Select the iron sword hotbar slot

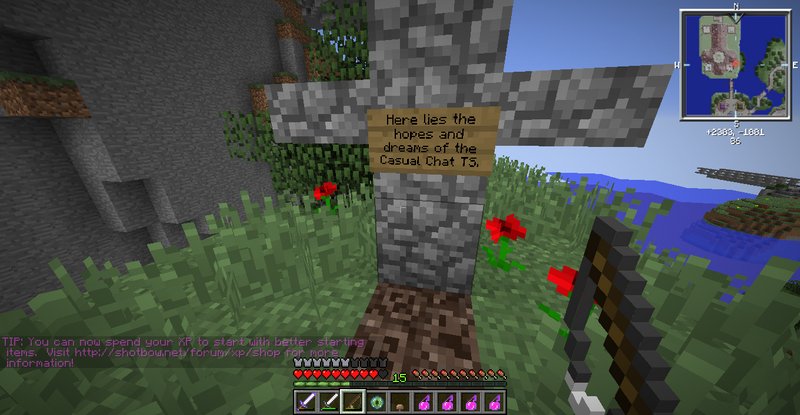point(328,401)
